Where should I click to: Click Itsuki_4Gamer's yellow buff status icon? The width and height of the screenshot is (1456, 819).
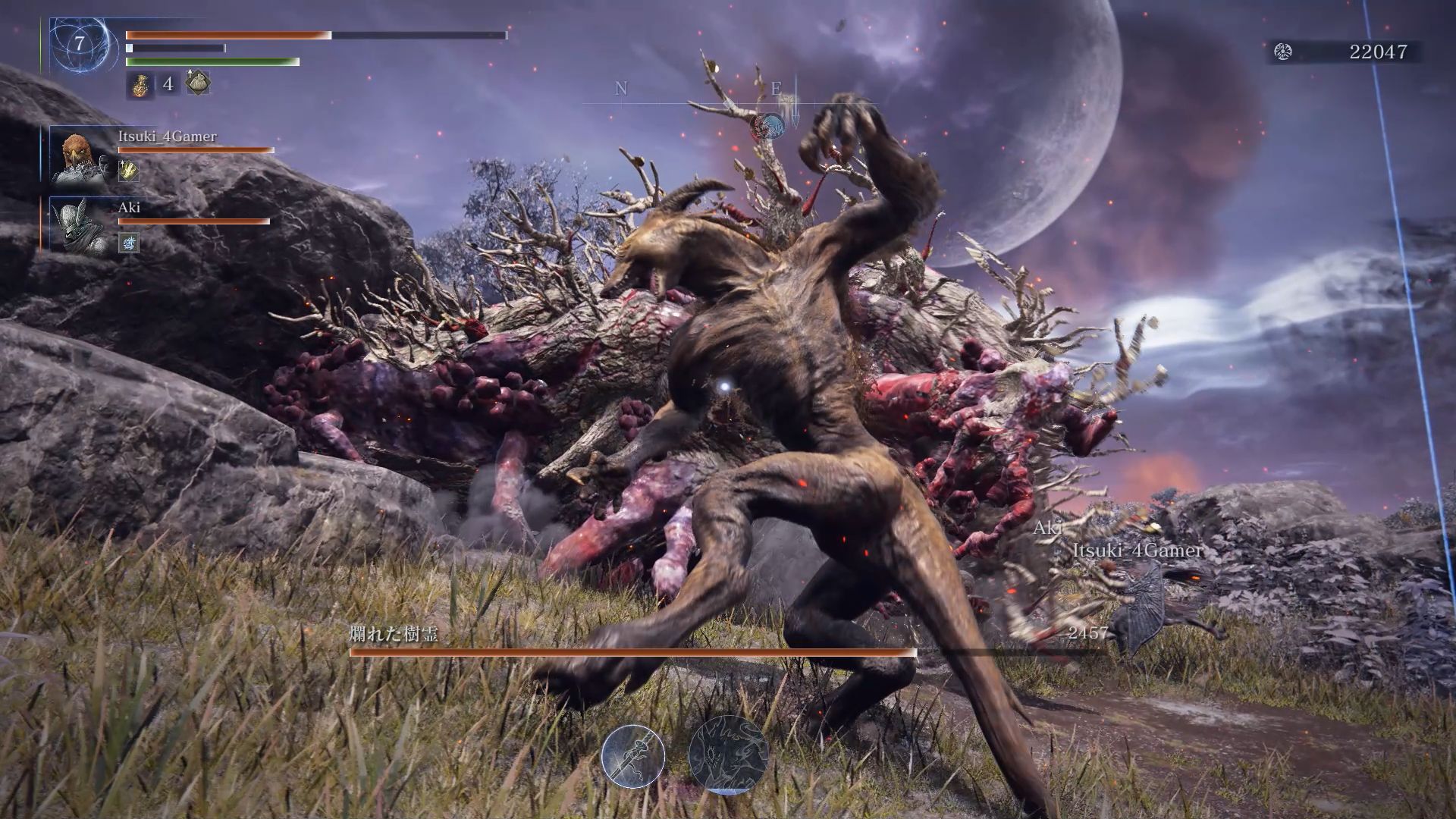(129, 172)
